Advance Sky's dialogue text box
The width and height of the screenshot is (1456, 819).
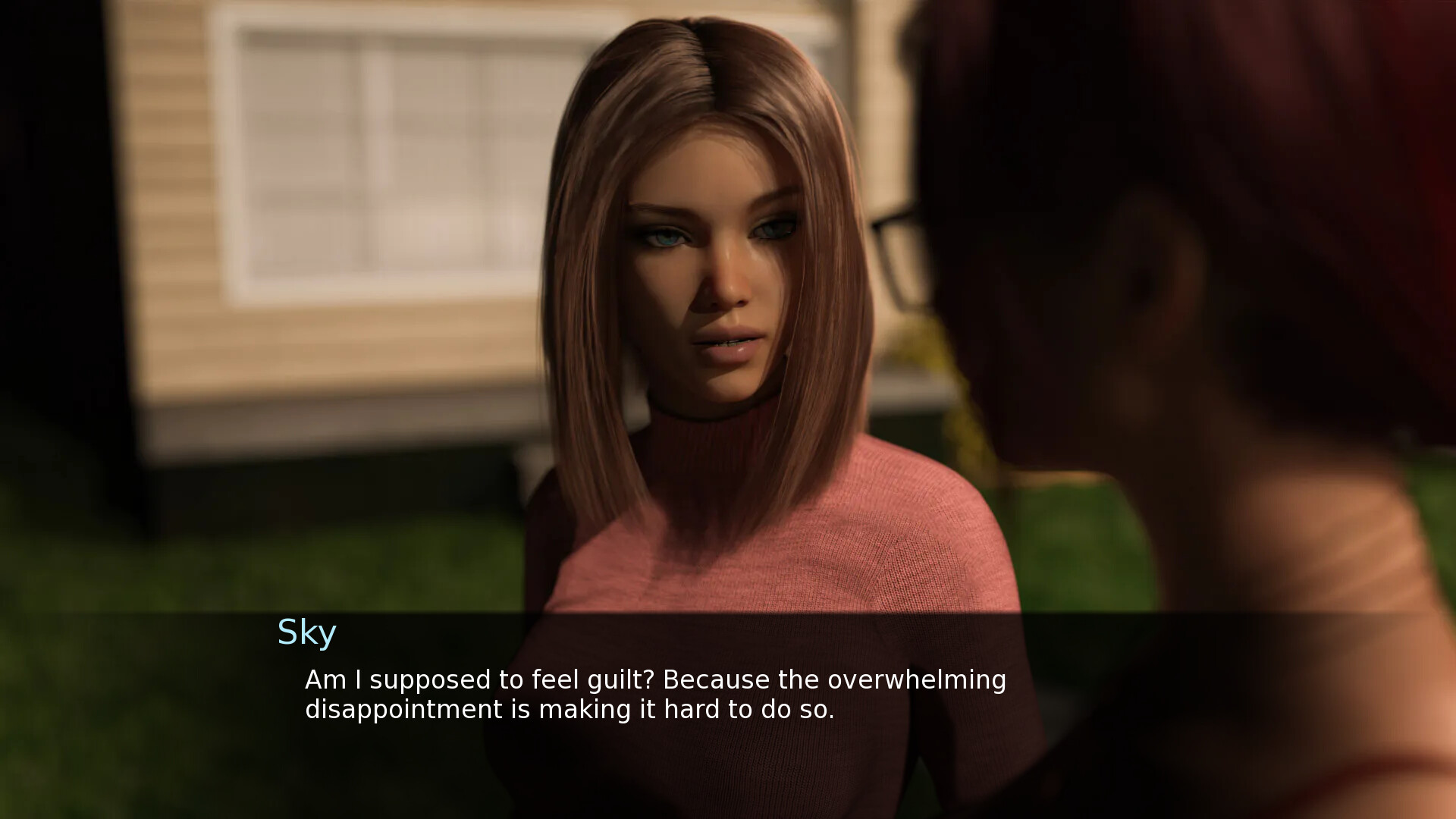point(655,695)
